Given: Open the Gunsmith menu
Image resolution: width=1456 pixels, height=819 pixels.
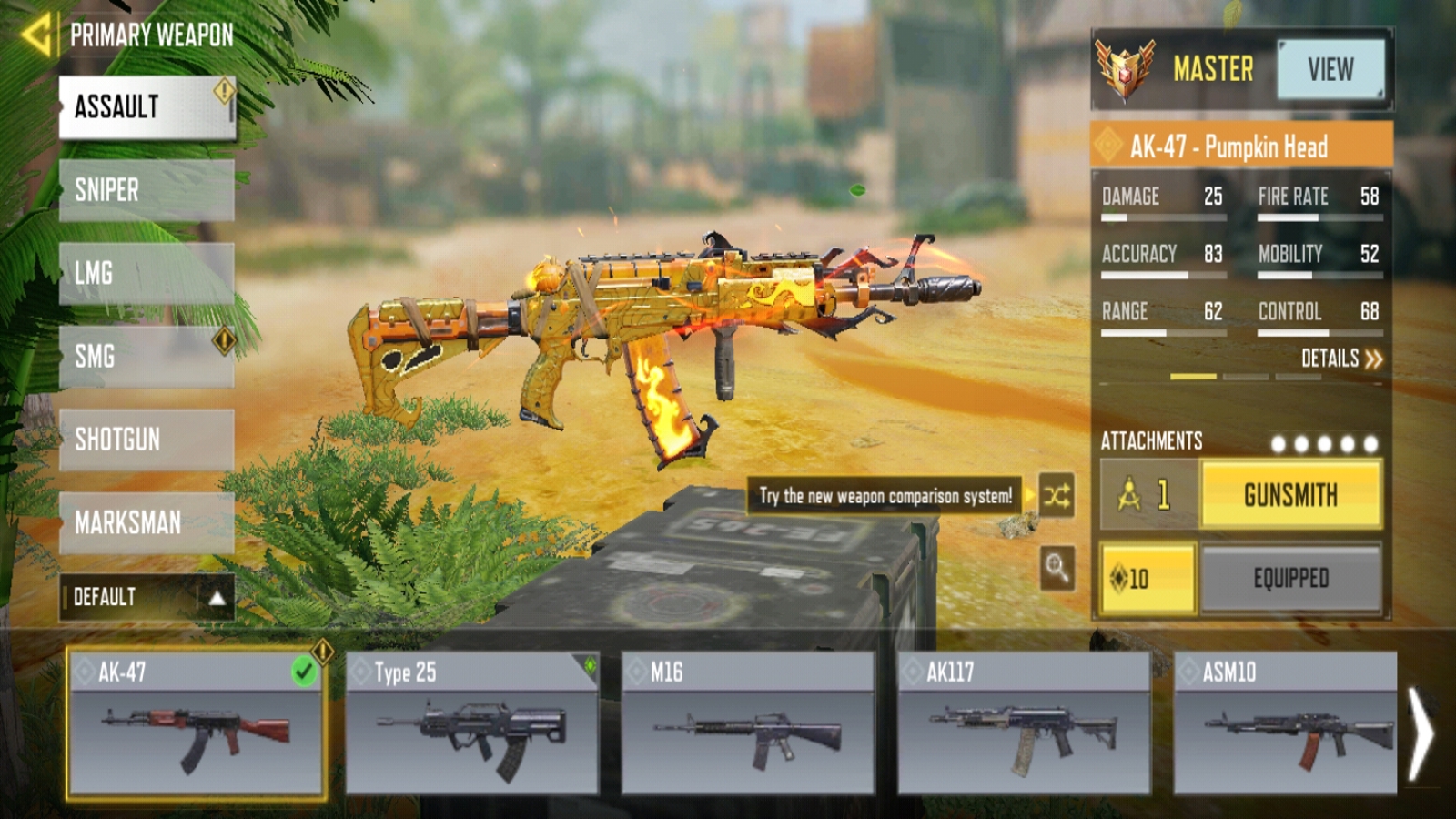Looking at the screenshot, I should (1290, 495).
